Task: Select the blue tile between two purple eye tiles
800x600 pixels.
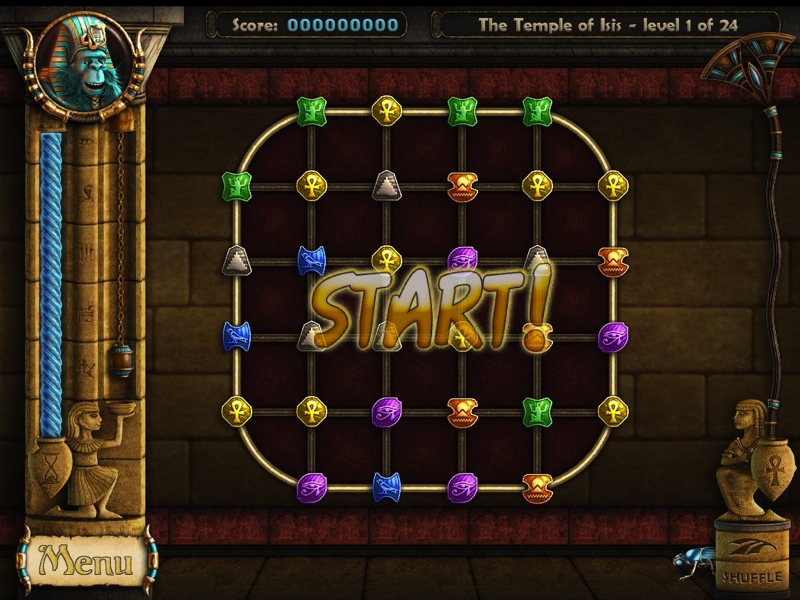Action: point(386,486)
